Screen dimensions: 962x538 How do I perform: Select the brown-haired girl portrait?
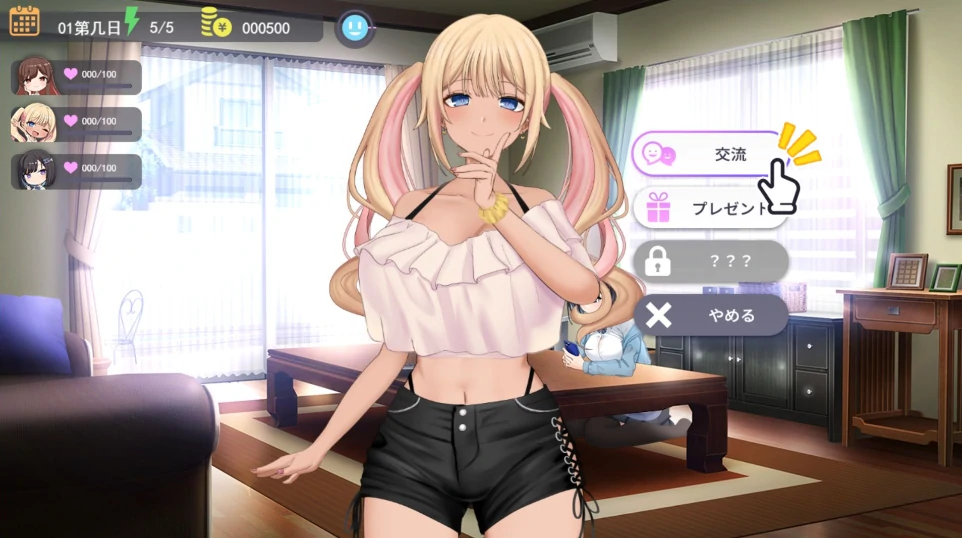tap(35, 76)
